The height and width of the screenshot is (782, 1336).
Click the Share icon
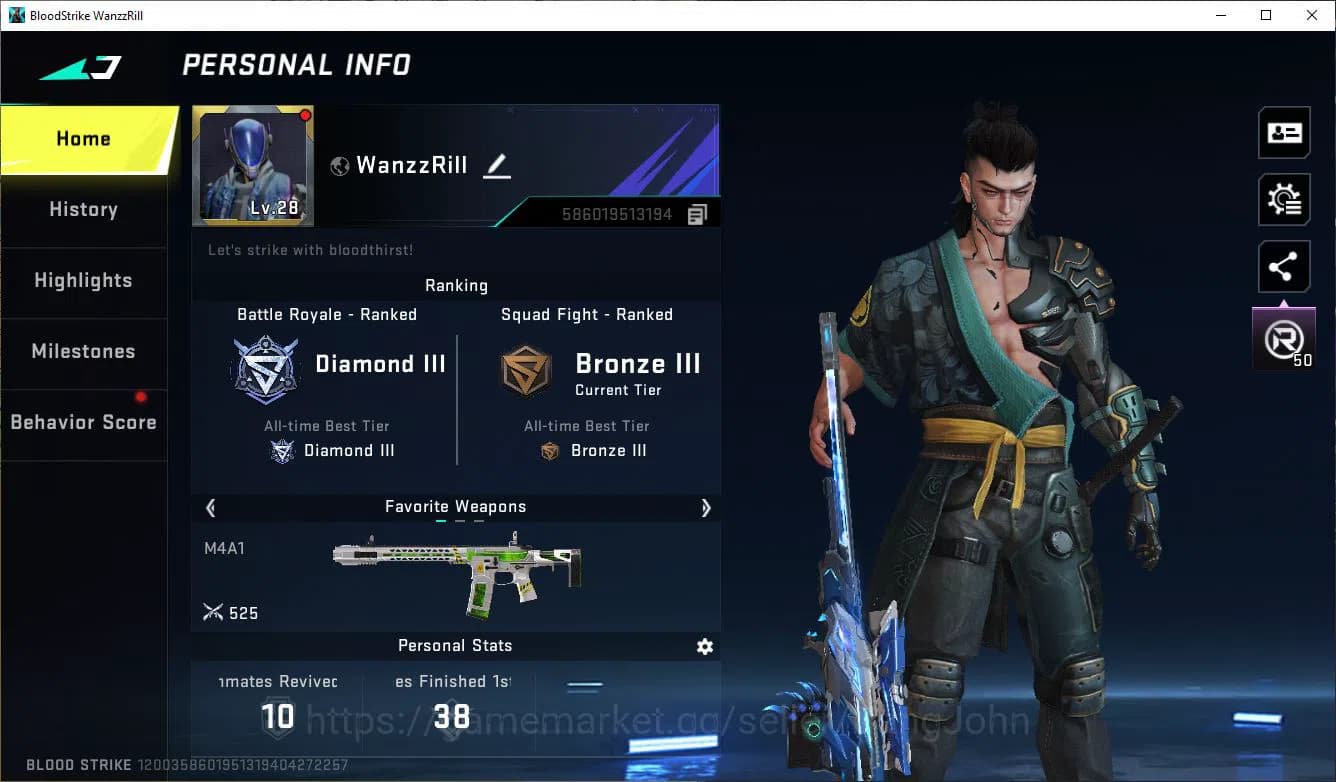point(1284,266)
